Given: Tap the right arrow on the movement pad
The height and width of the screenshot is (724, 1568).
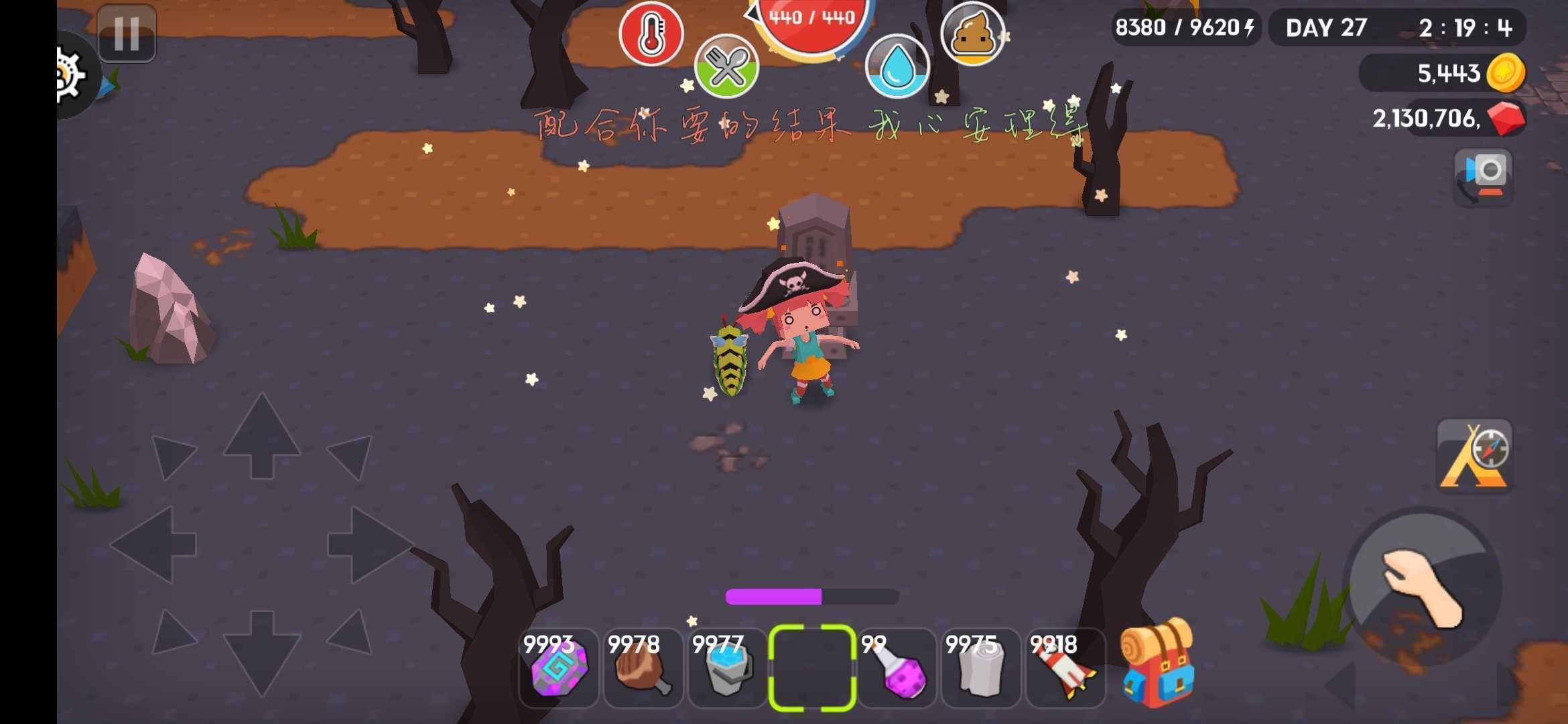Looking at the screenshot, I should point(367,544).
